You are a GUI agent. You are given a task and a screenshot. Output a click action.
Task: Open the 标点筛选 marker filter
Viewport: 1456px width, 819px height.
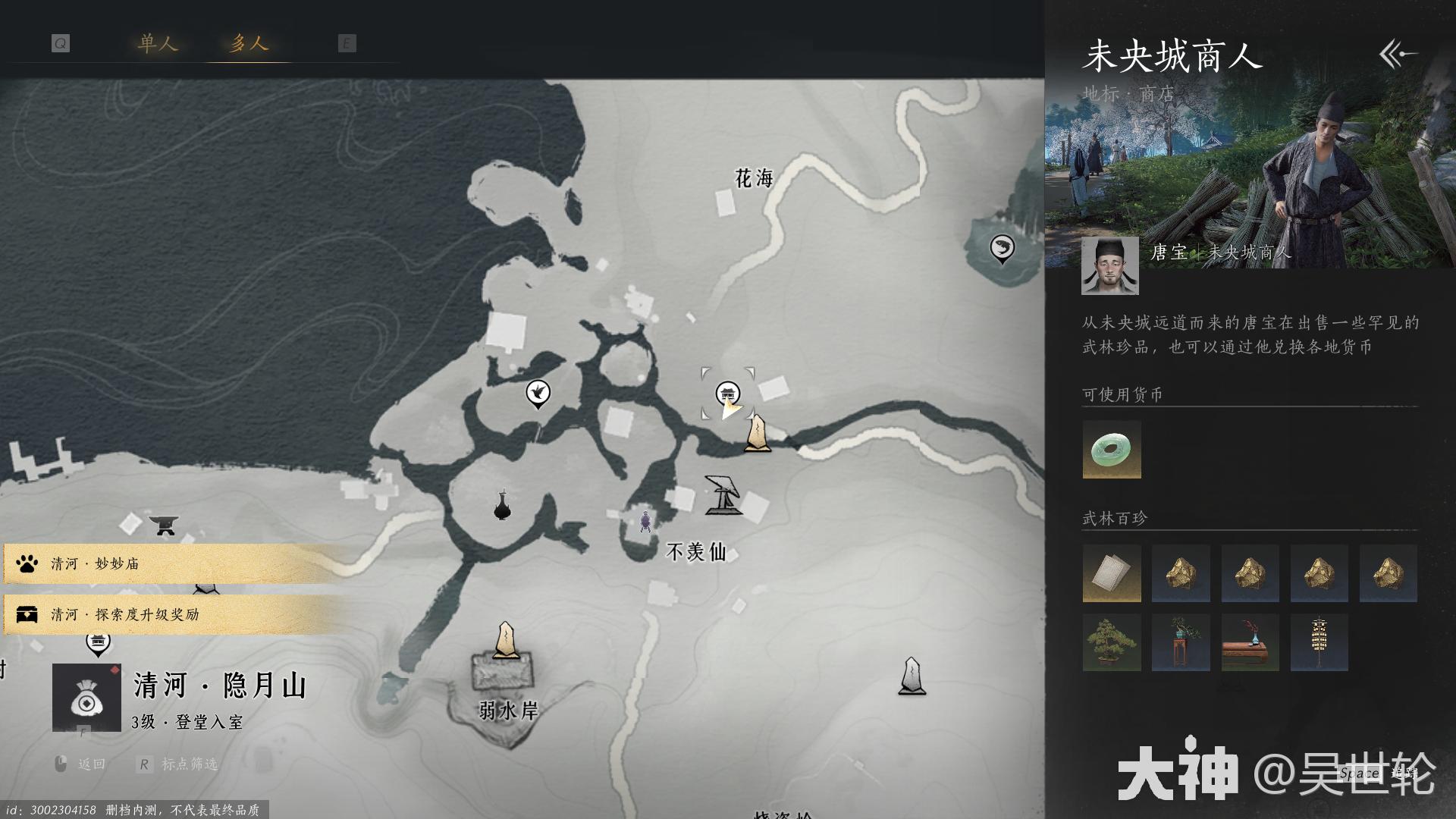tap(179, 764)
